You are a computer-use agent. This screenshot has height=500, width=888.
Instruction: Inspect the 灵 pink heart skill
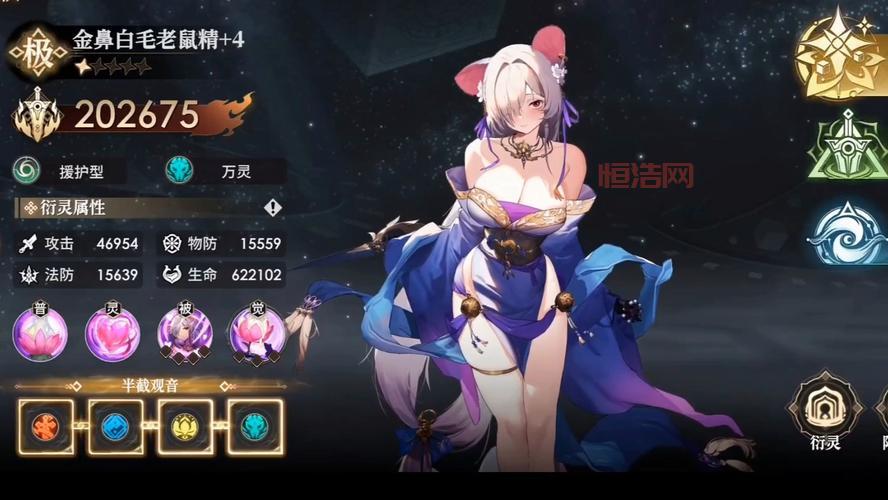112,334
